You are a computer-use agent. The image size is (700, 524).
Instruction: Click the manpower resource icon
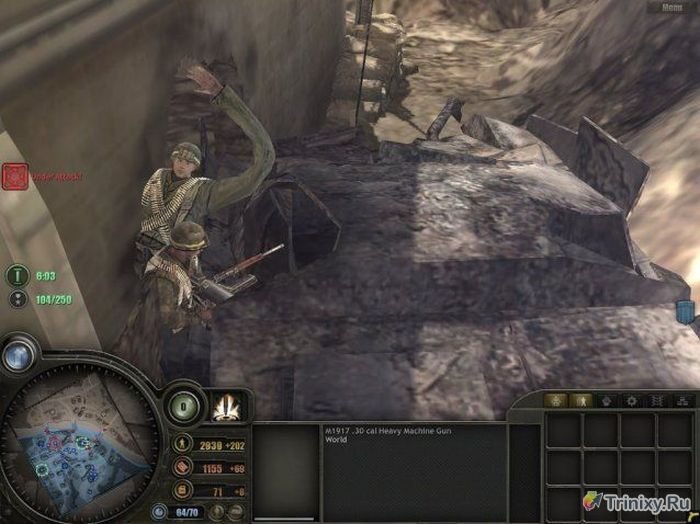(183, 443)
